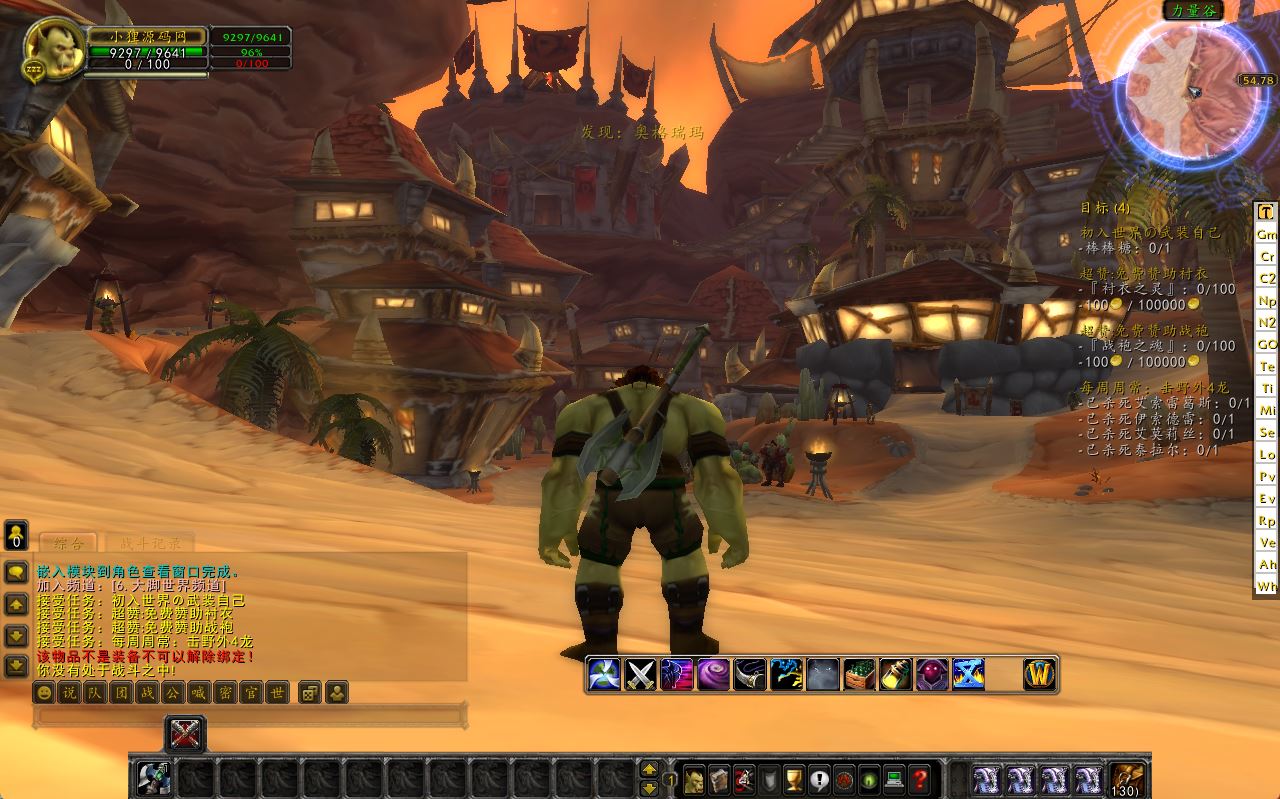Open the backpack bag slot
1280x799 pixels.
(x=1127, y=779)
